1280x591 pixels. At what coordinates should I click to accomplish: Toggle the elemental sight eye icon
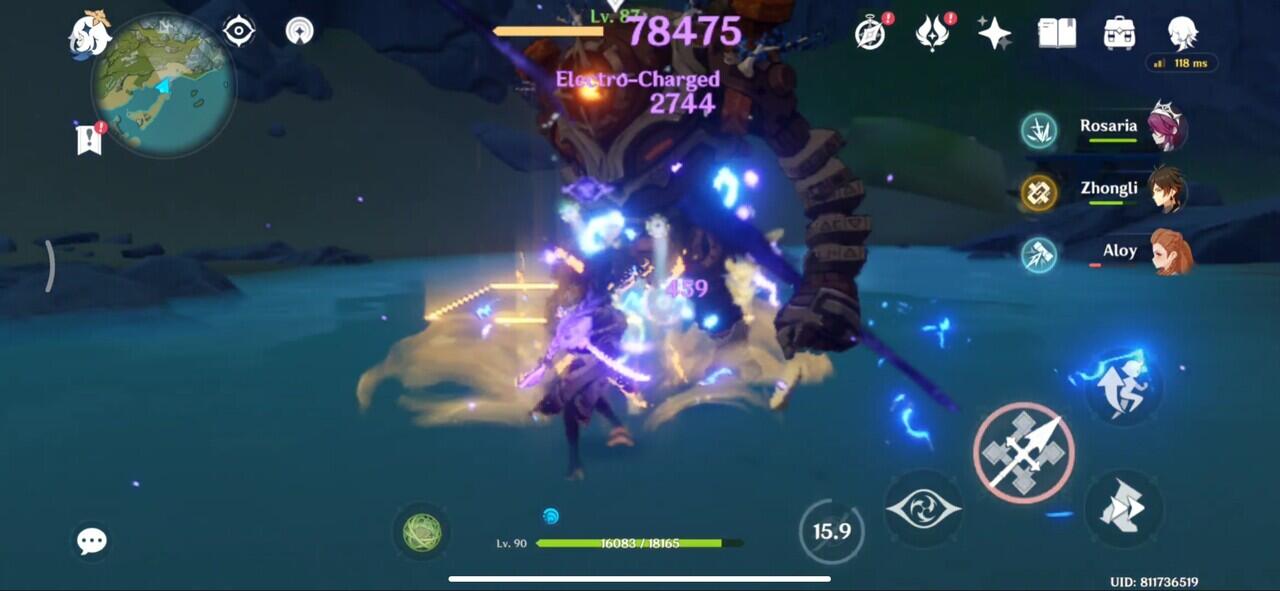click(239, 31)
